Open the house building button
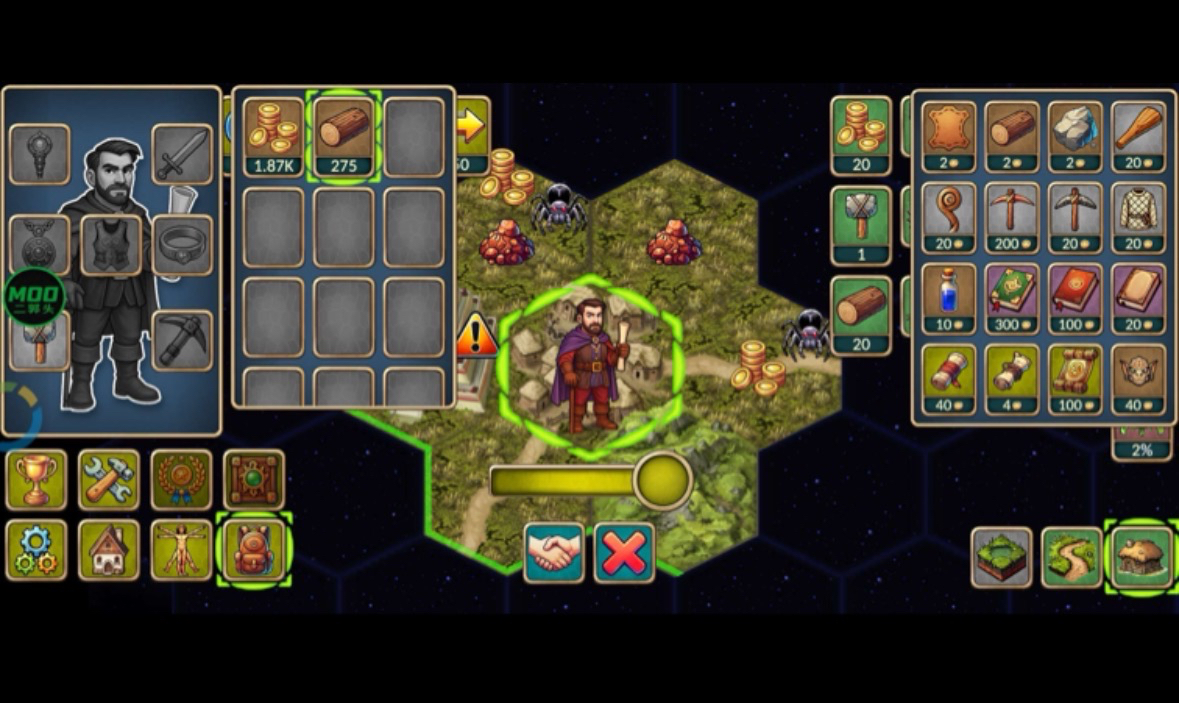This screenshot has width=1179, height=703. [x=109, y=549]
